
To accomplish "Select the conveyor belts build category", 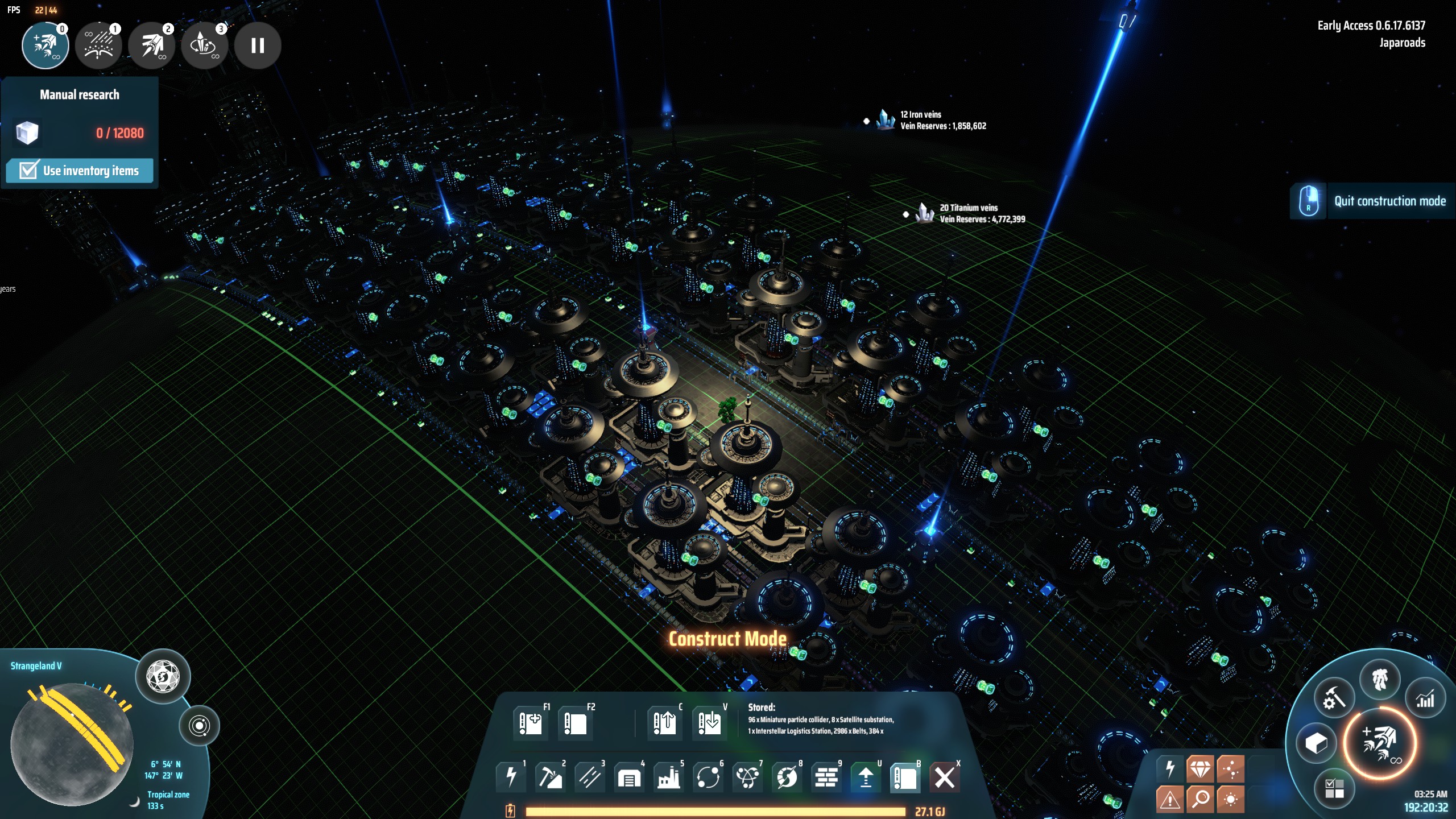I will (589, 777).
